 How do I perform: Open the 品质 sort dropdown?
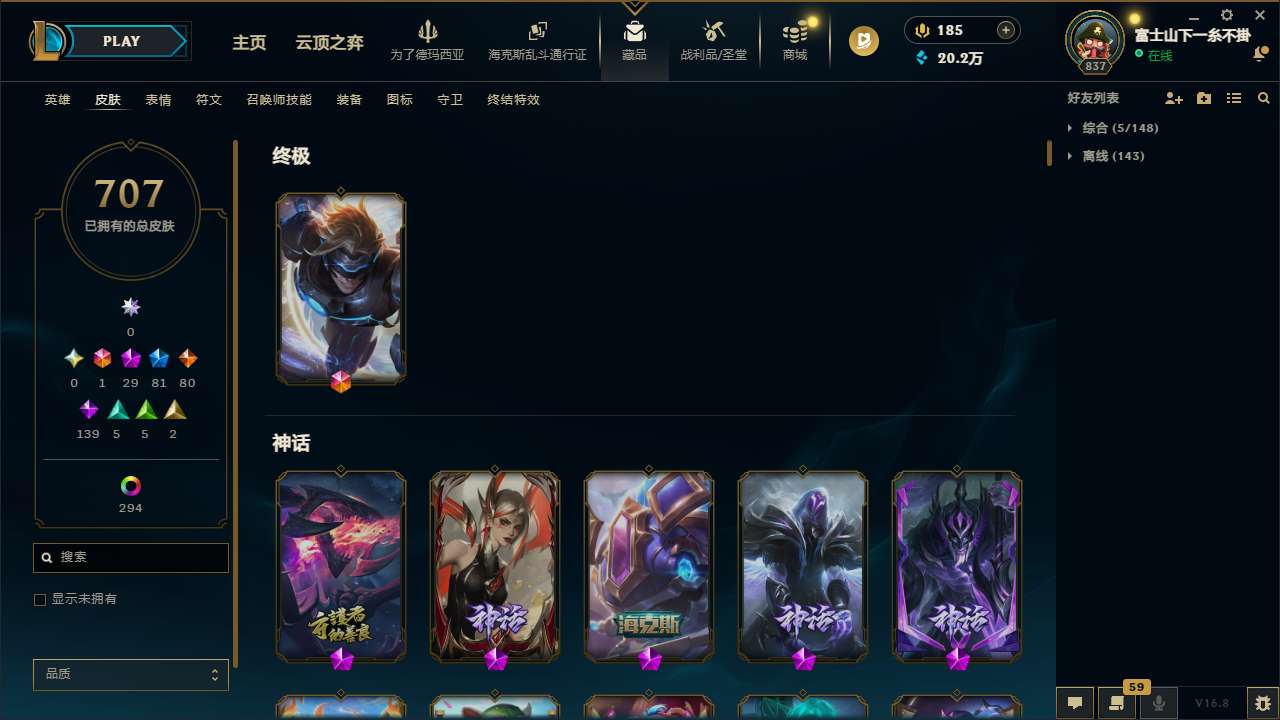pos(130,674)
